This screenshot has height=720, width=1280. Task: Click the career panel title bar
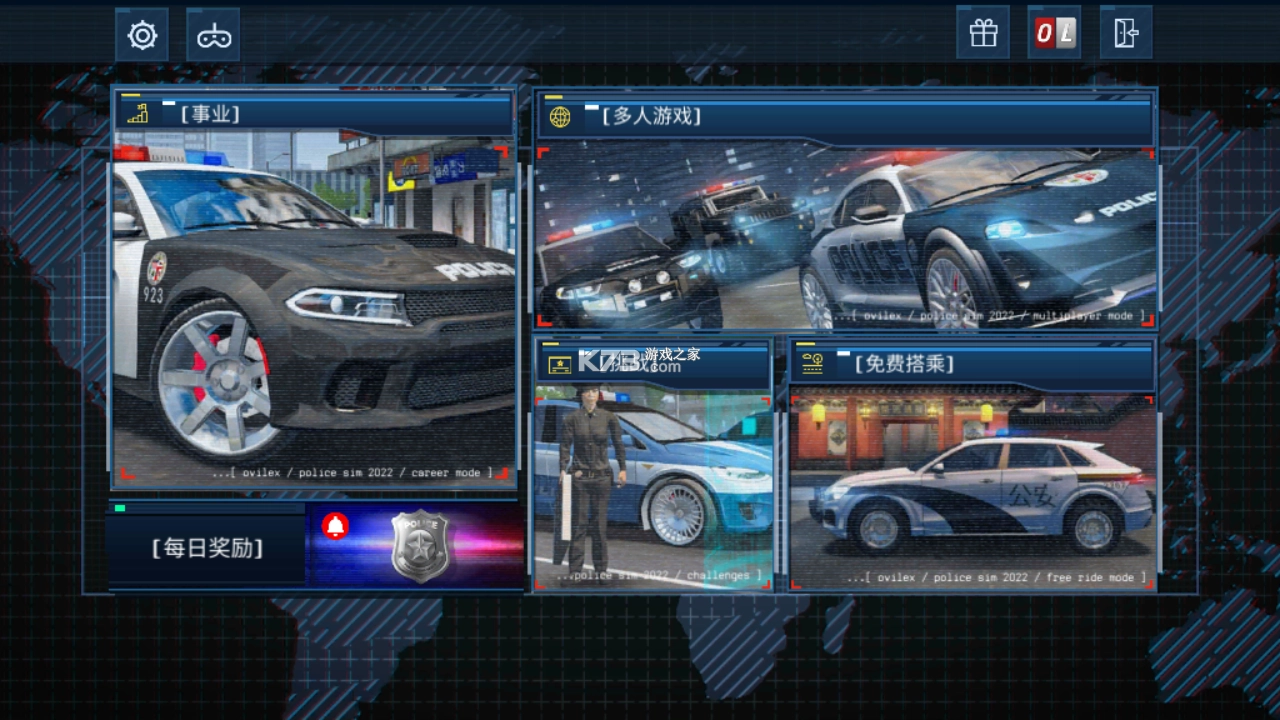click(314, 114)
